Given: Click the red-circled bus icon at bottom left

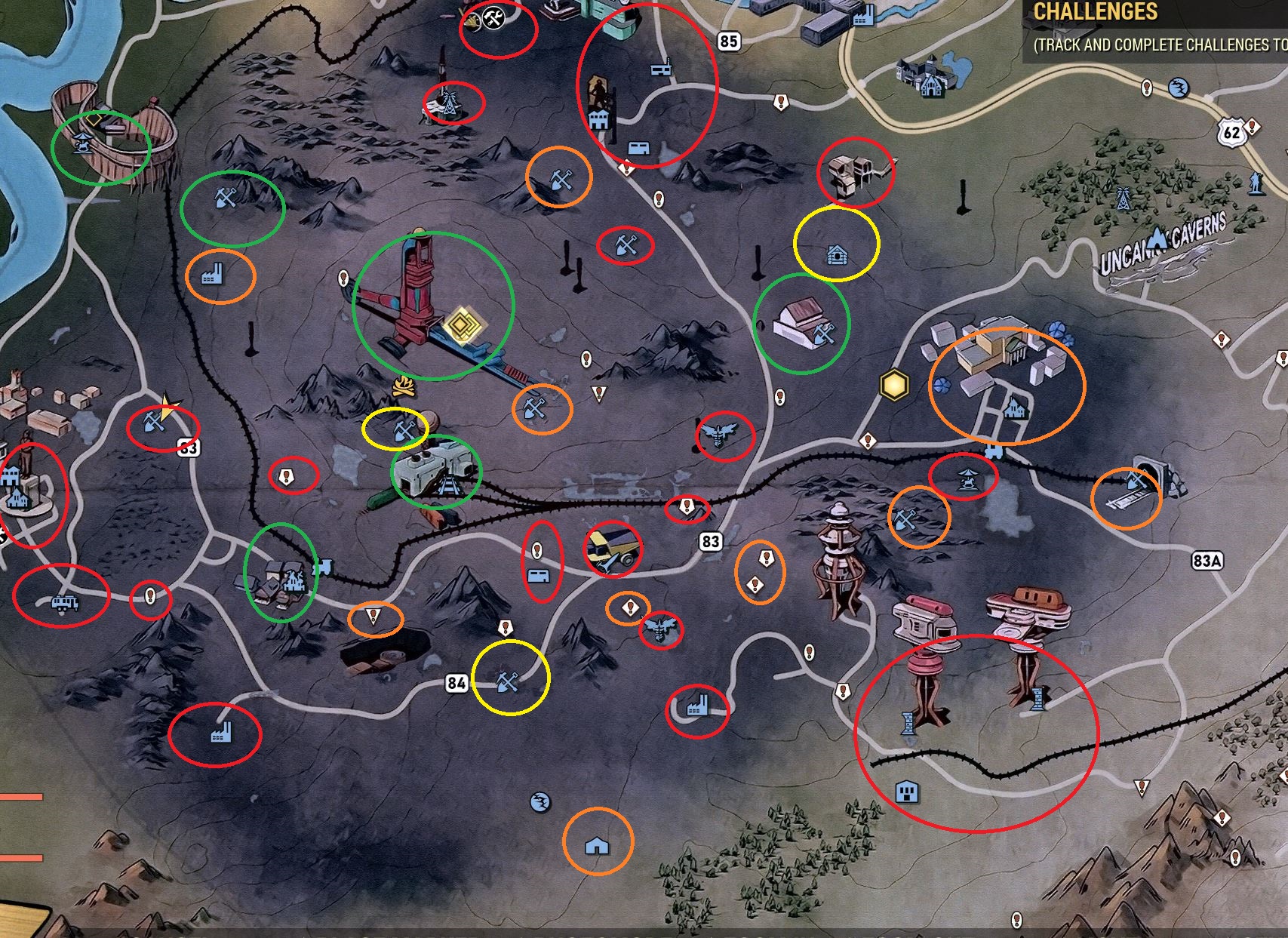Looking at the screenshot, I should pos(64,602).
